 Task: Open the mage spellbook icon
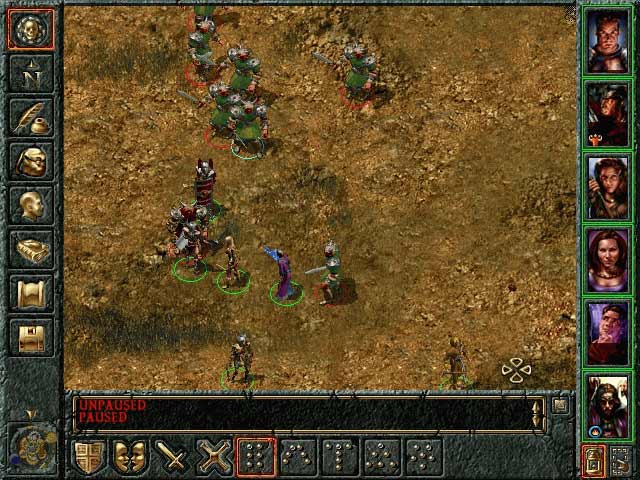[x=30, y=249]
